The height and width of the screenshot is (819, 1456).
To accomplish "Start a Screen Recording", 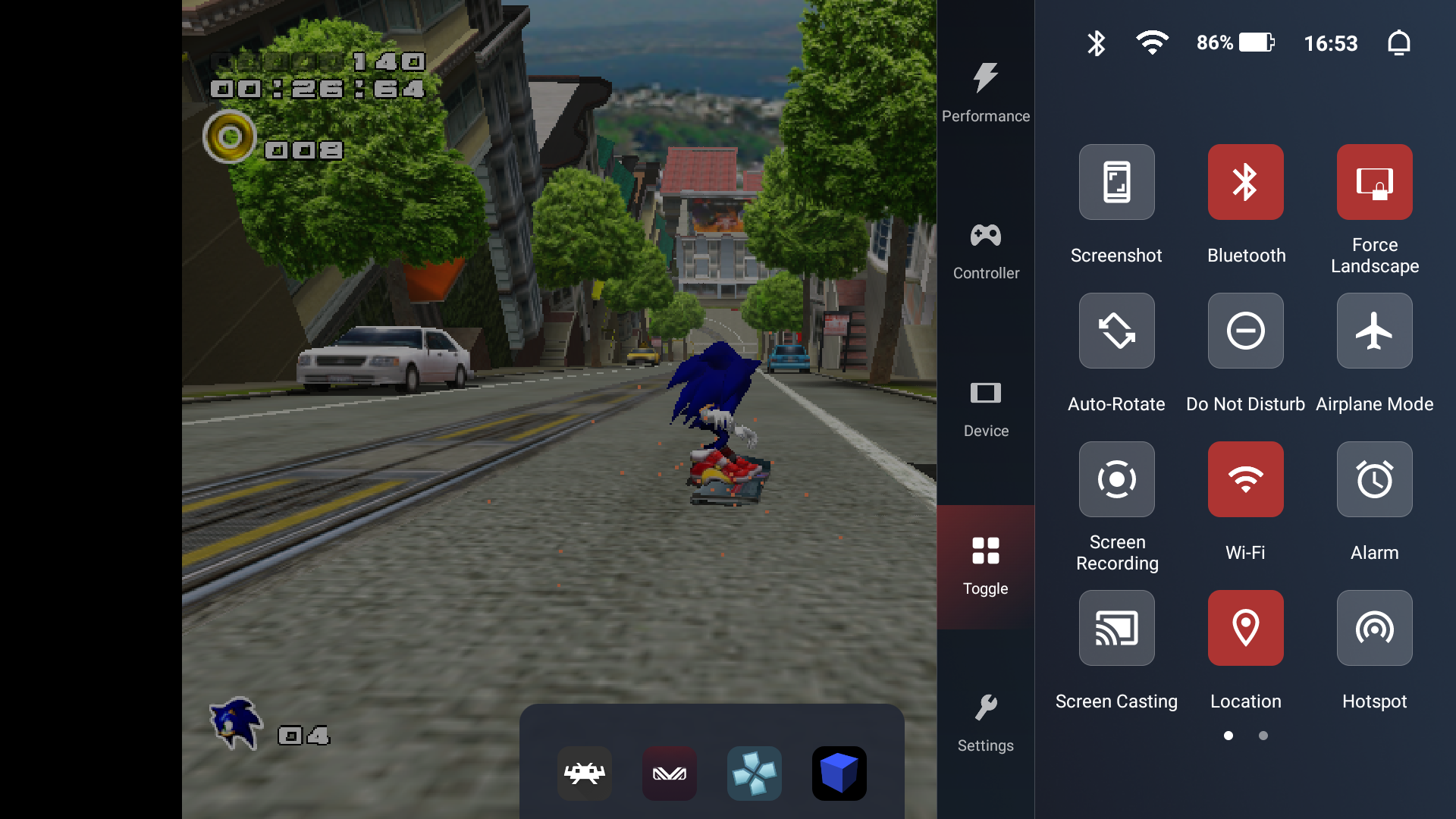I will pyautogui.click(x=1116, y=479).
